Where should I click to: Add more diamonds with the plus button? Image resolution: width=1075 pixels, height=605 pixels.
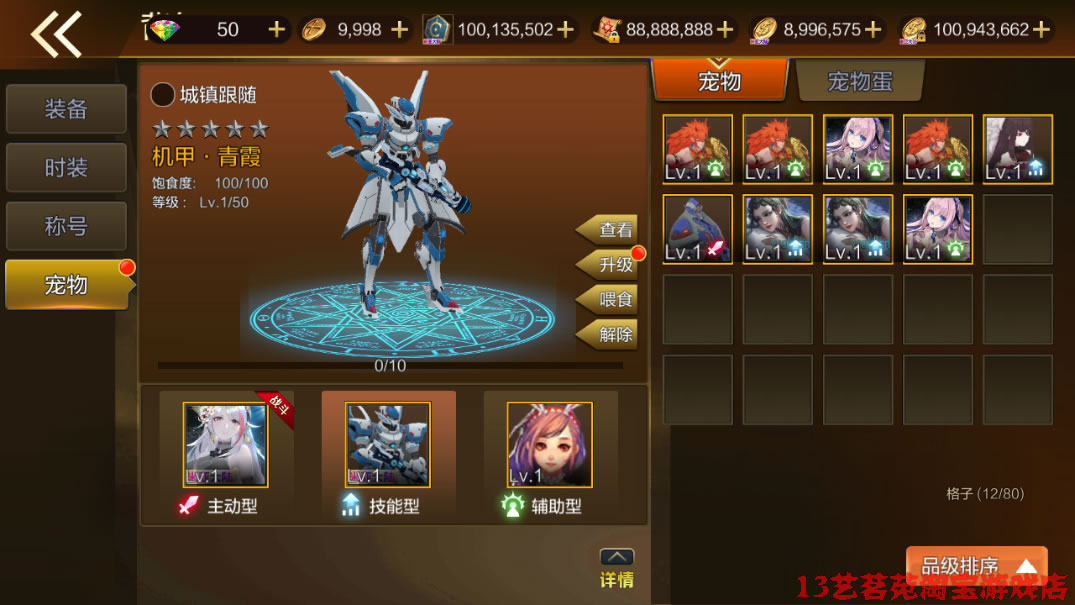pos(277,29)
